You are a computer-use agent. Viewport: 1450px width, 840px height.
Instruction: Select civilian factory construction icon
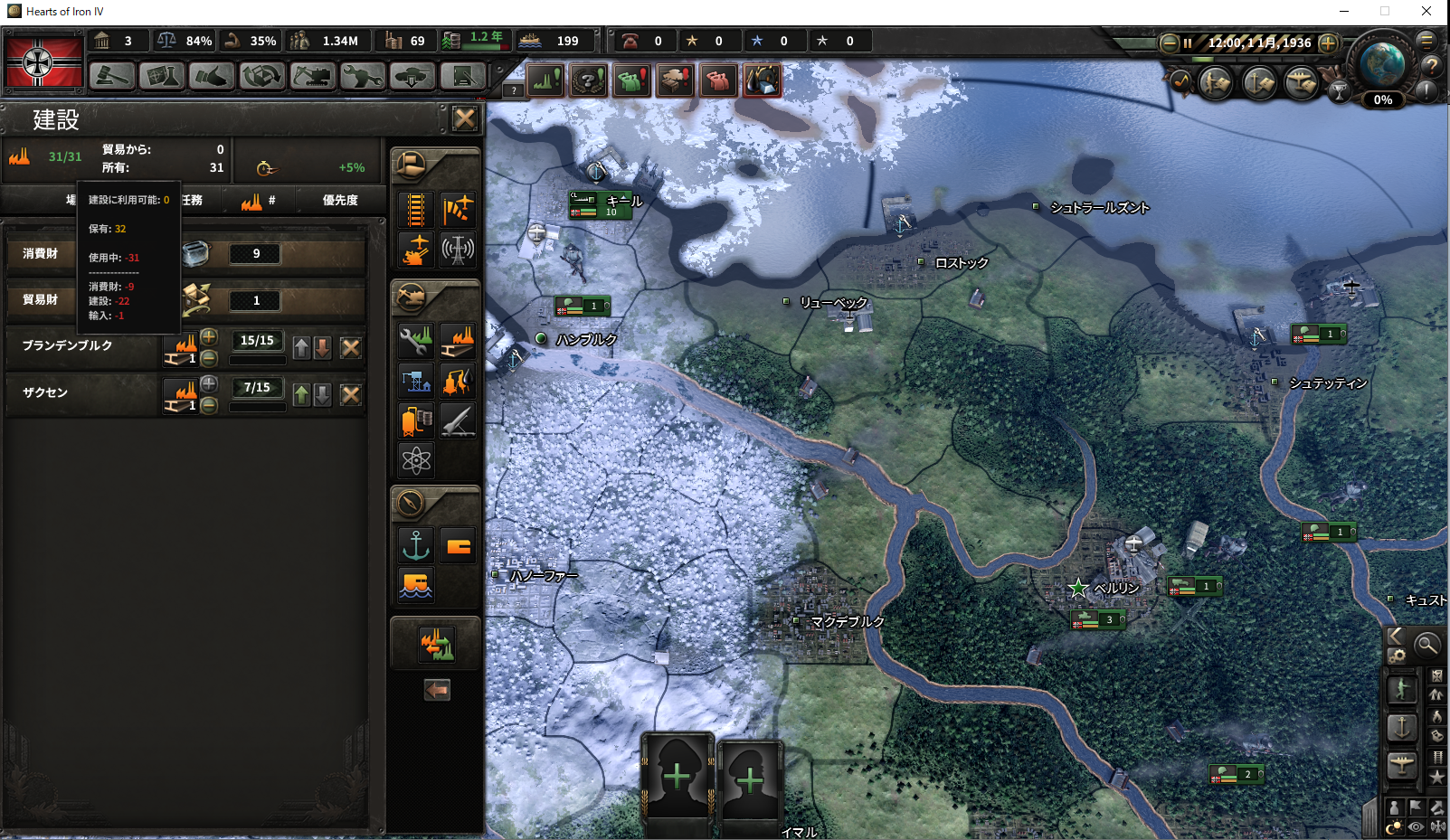coord(458,342)
